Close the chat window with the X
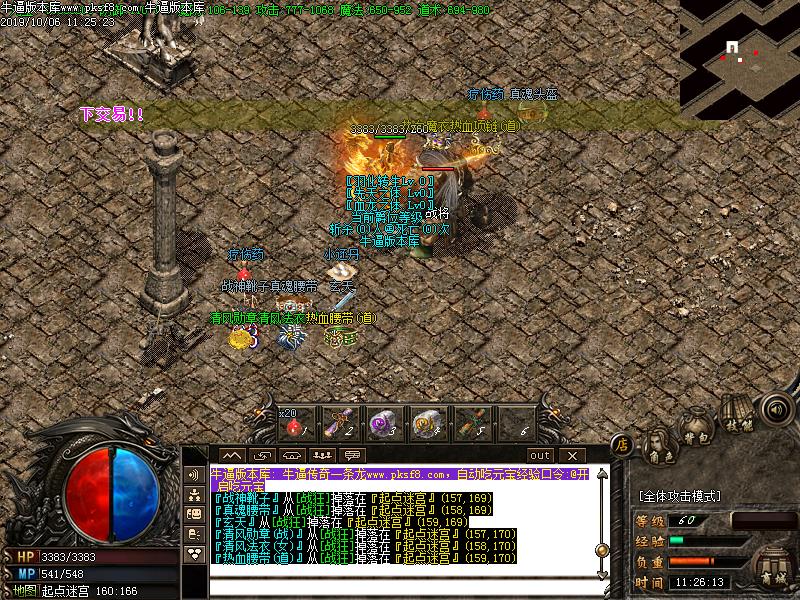 pyautogui.click(x=572, y=456)
